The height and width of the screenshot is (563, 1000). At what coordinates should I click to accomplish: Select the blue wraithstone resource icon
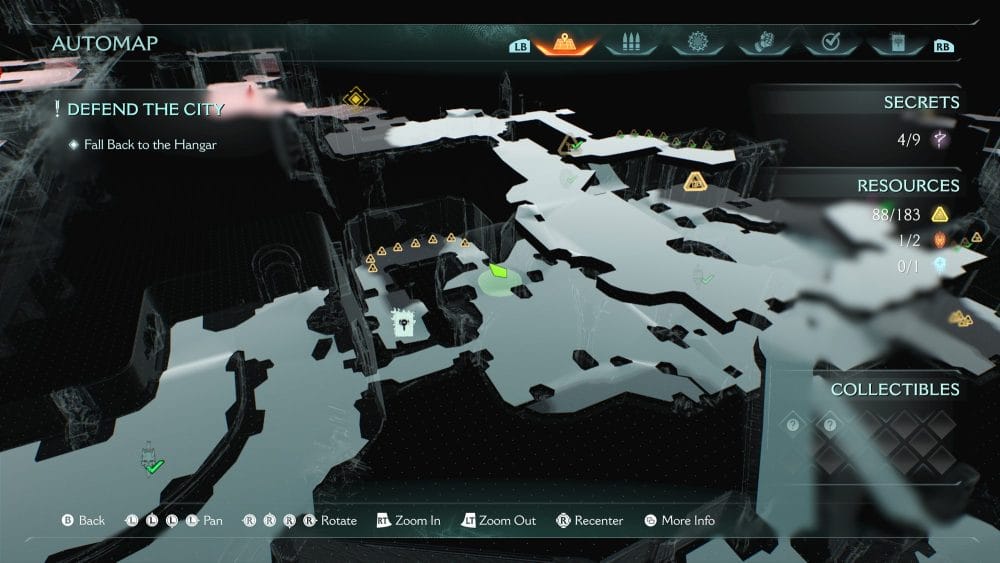click(940, 266)
